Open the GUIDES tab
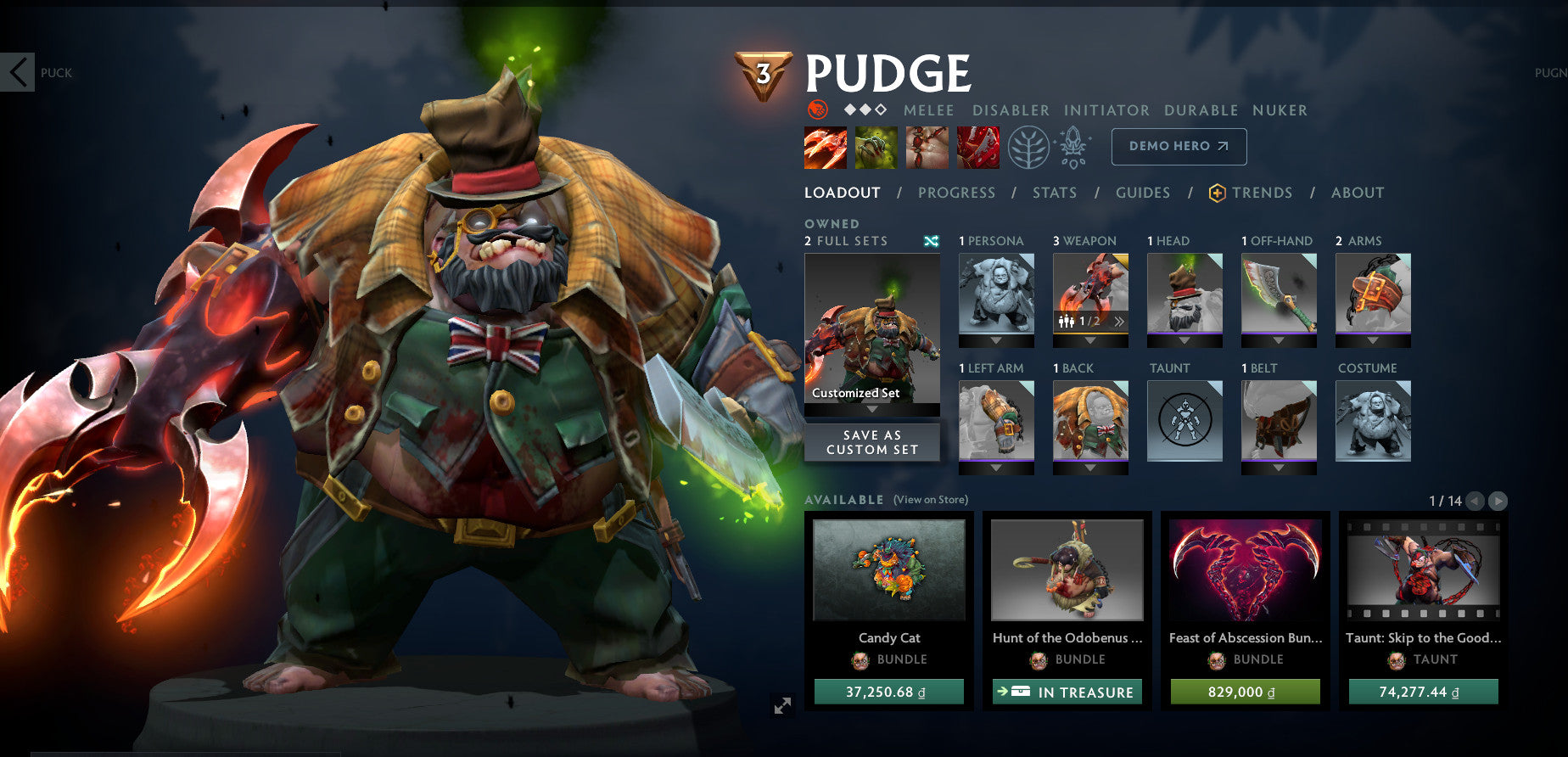1568x757 pixels. 1143,193
